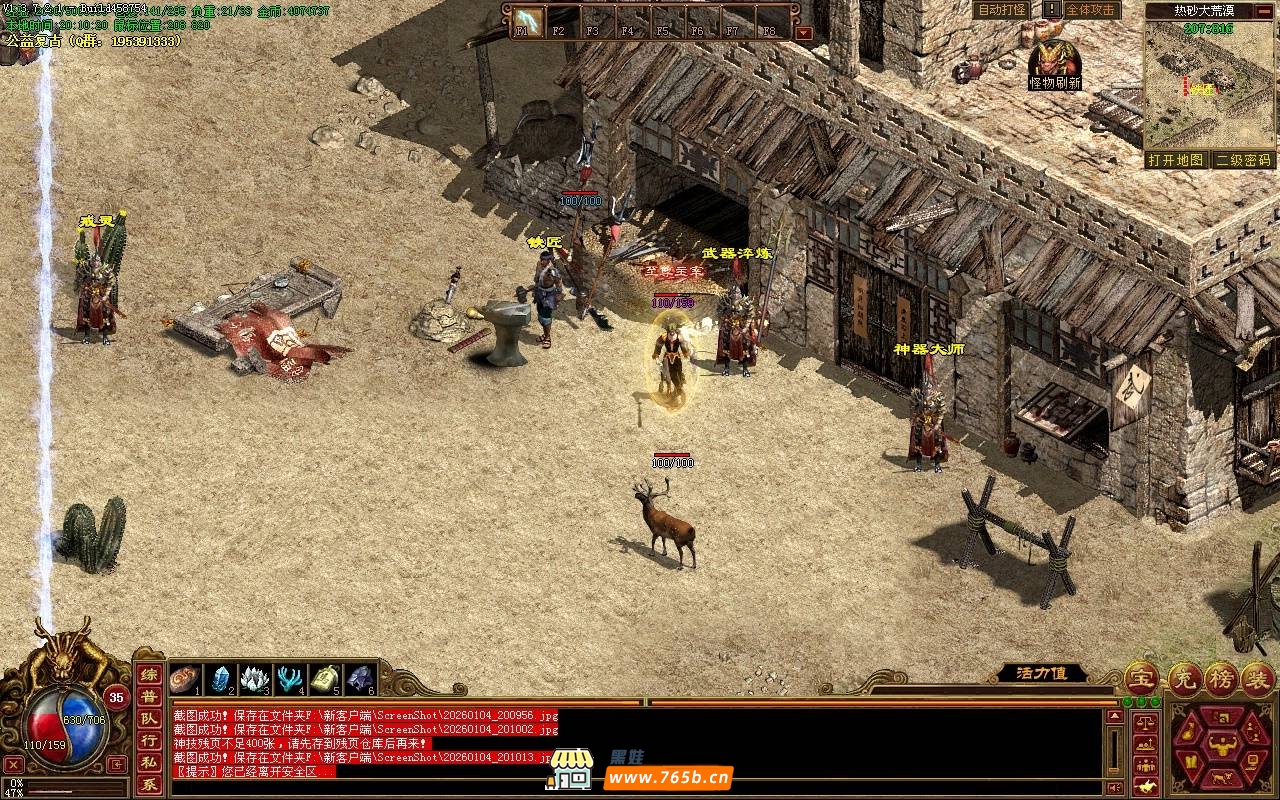
Task: Use the yellow talisman tag in slot 5
Action: 325,679
